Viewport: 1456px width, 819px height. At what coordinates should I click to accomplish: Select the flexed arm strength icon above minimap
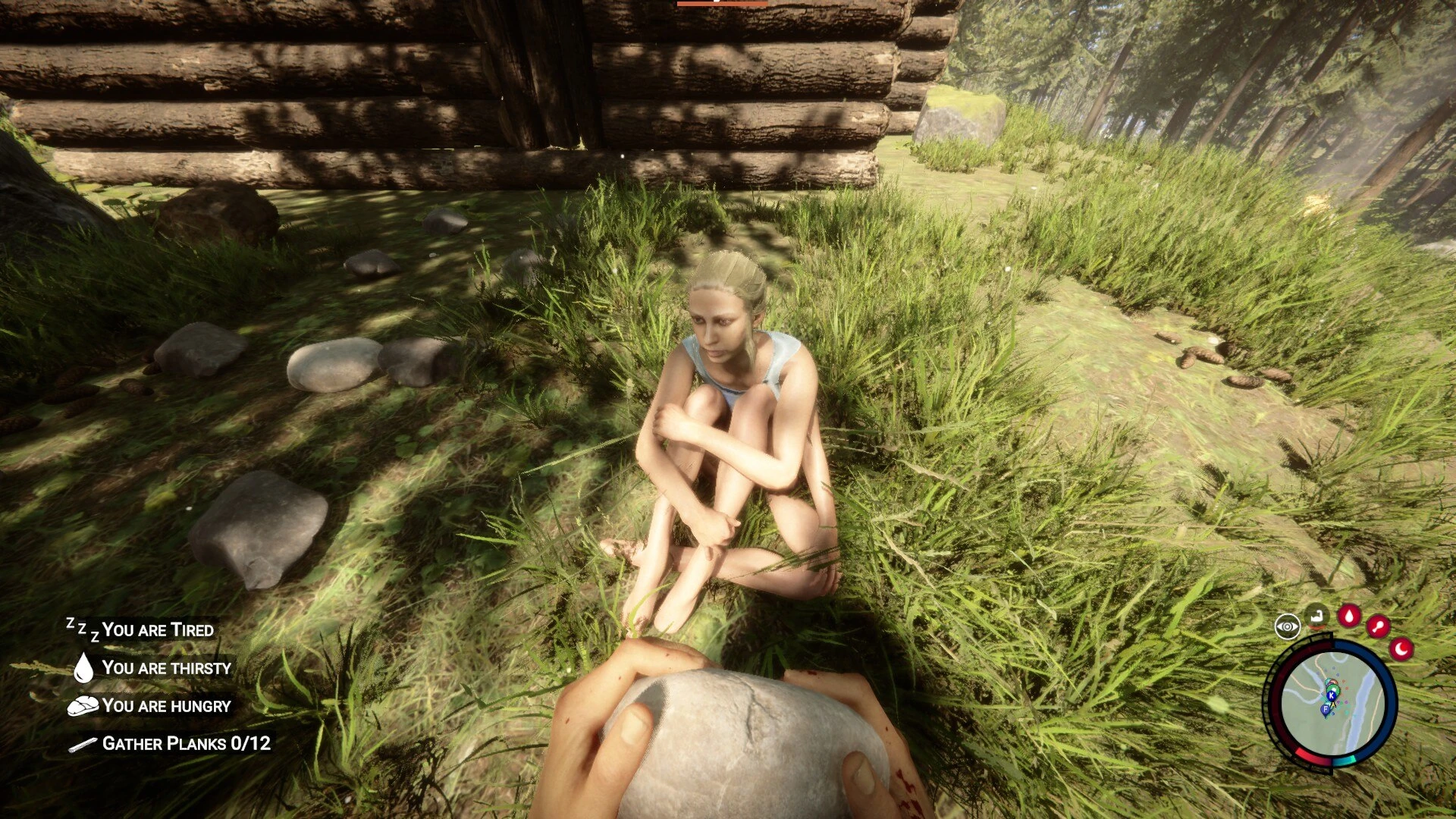1316,617
